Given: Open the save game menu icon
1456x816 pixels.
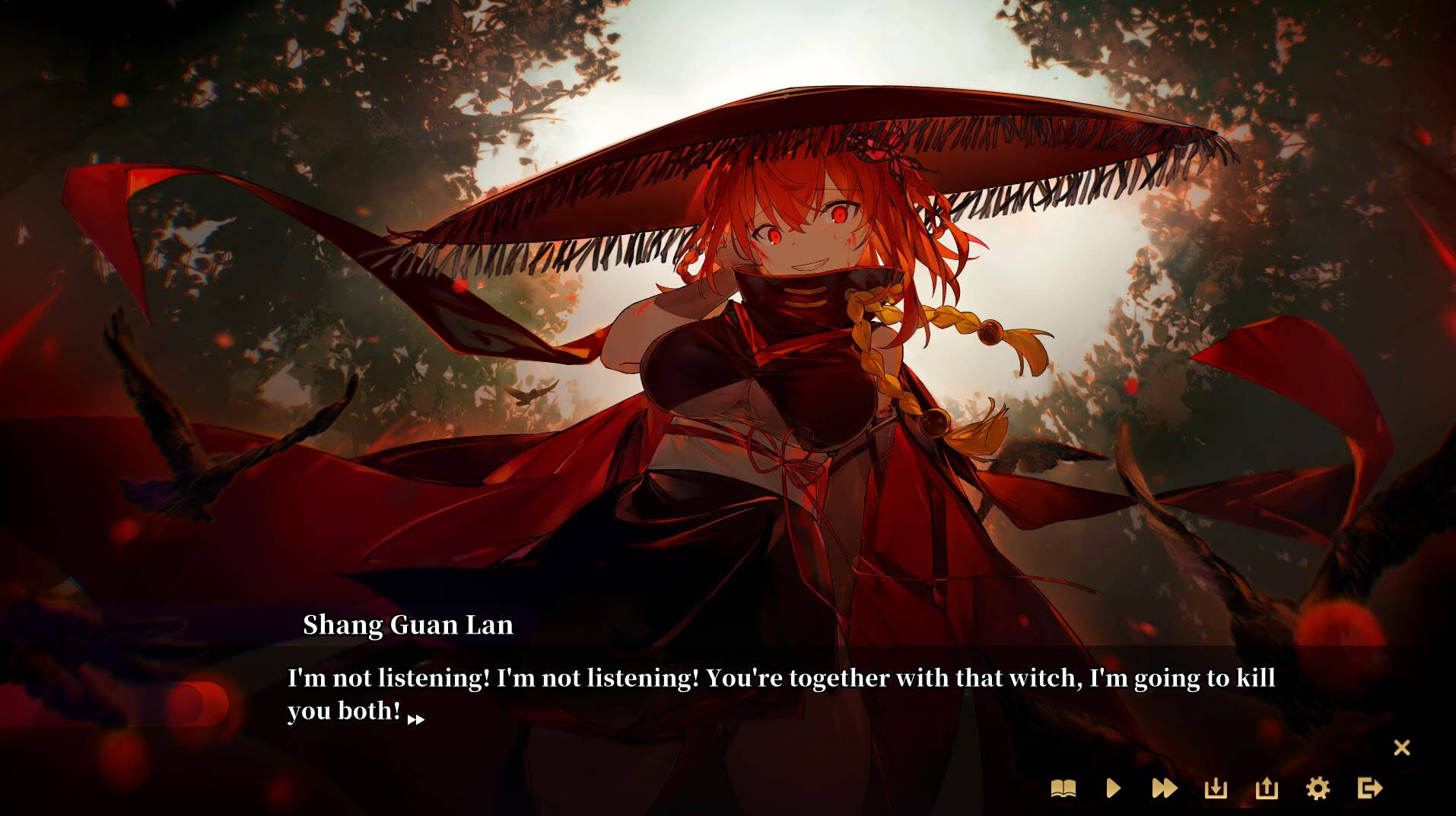Looking at the screenshot, I should tap(1216, 789).
